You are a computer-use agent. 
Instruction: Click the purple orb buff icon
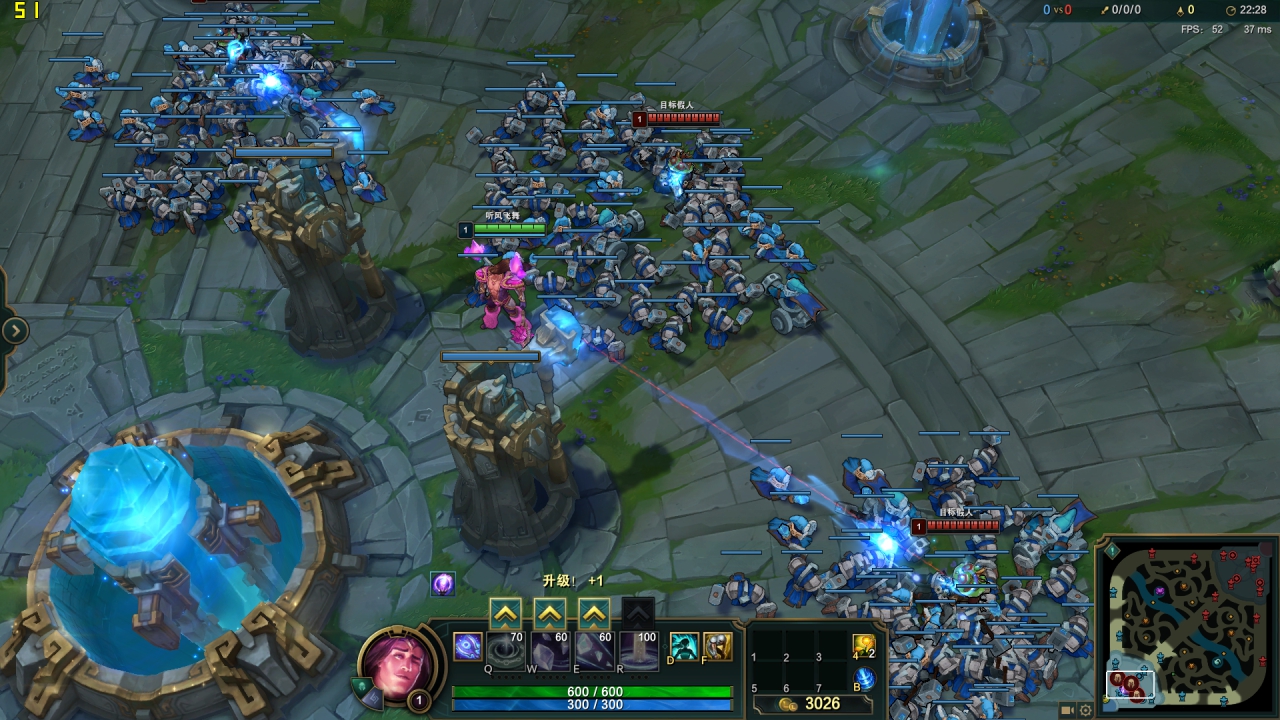click(443, 583)
